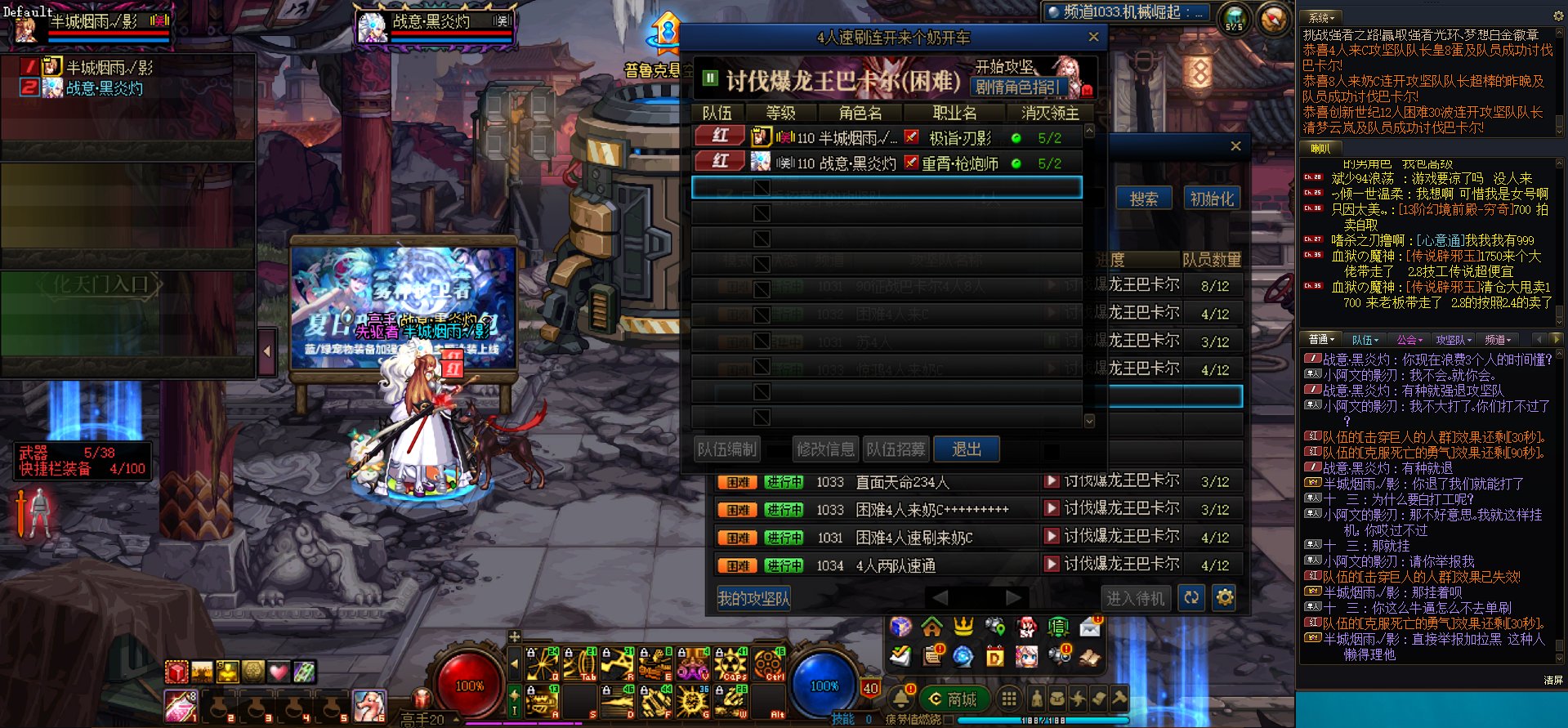Click the gear settings icon in raid window
This screenshot has width=1568, height=728.
click(1223, 597)
